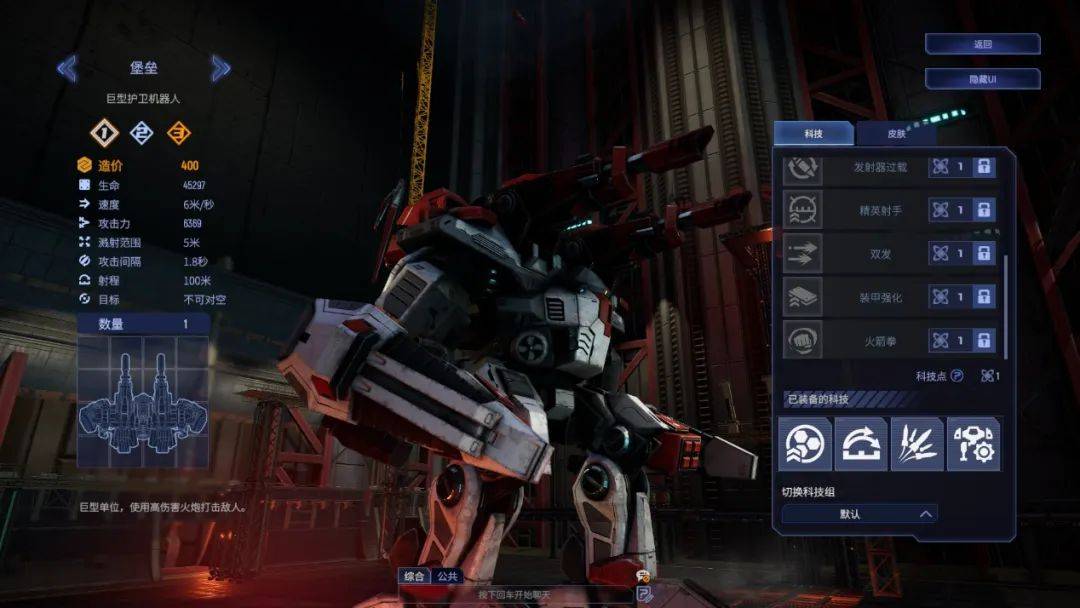Open the 皮肤 (Skin) tab

pyautogui.click(x=896, y=133)
